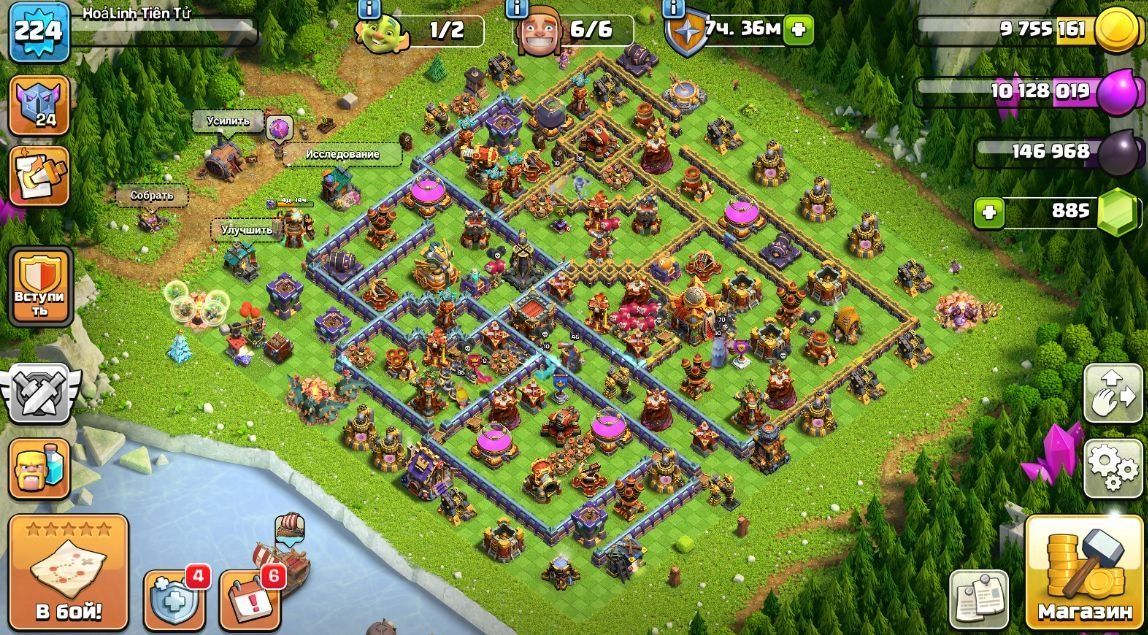Open the news and events icon
This screenshot has height=635, width=1148.
40,176
